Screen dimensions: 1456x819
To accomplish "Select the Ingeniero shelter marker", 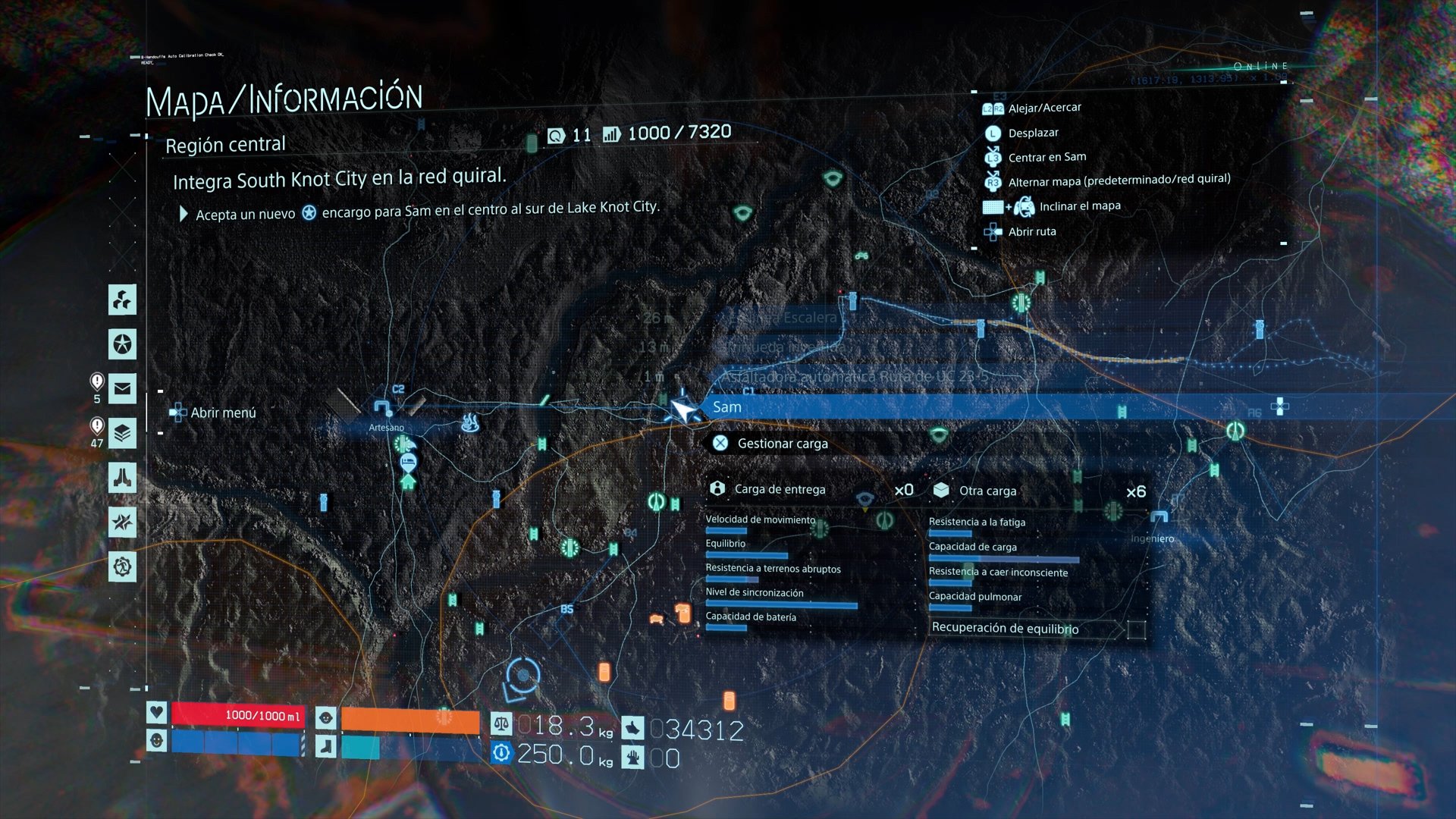I will coord(1158,519).
